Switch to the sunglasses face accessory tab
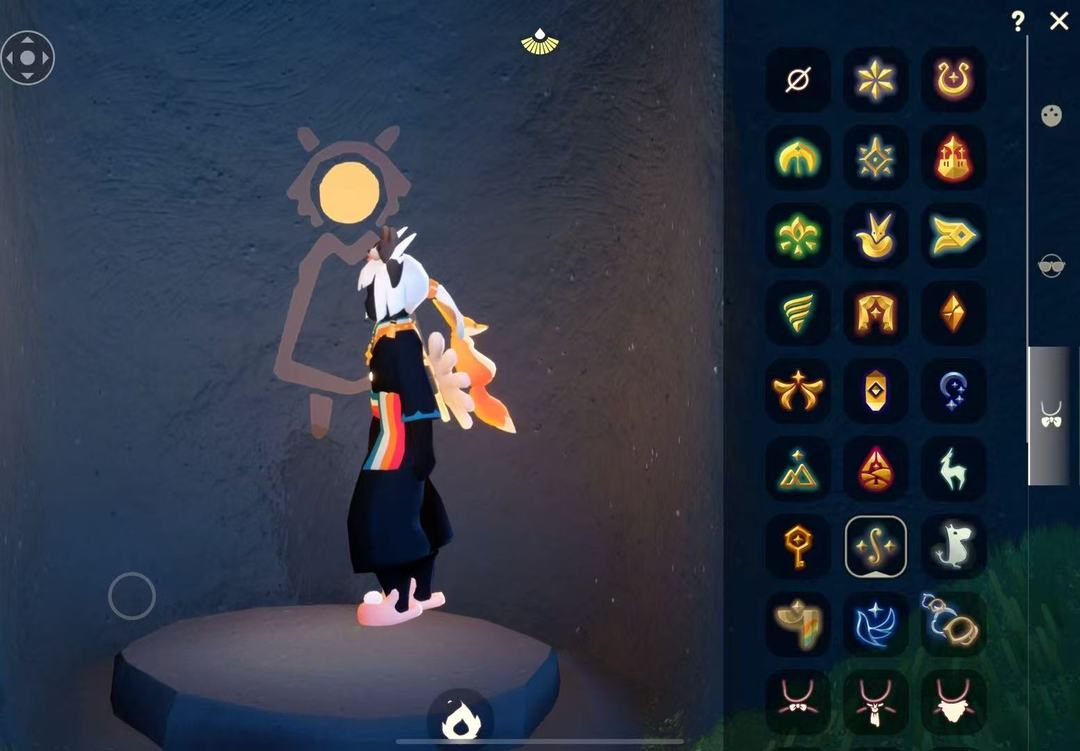The image size is (1080, 751). coord(1051,265)
